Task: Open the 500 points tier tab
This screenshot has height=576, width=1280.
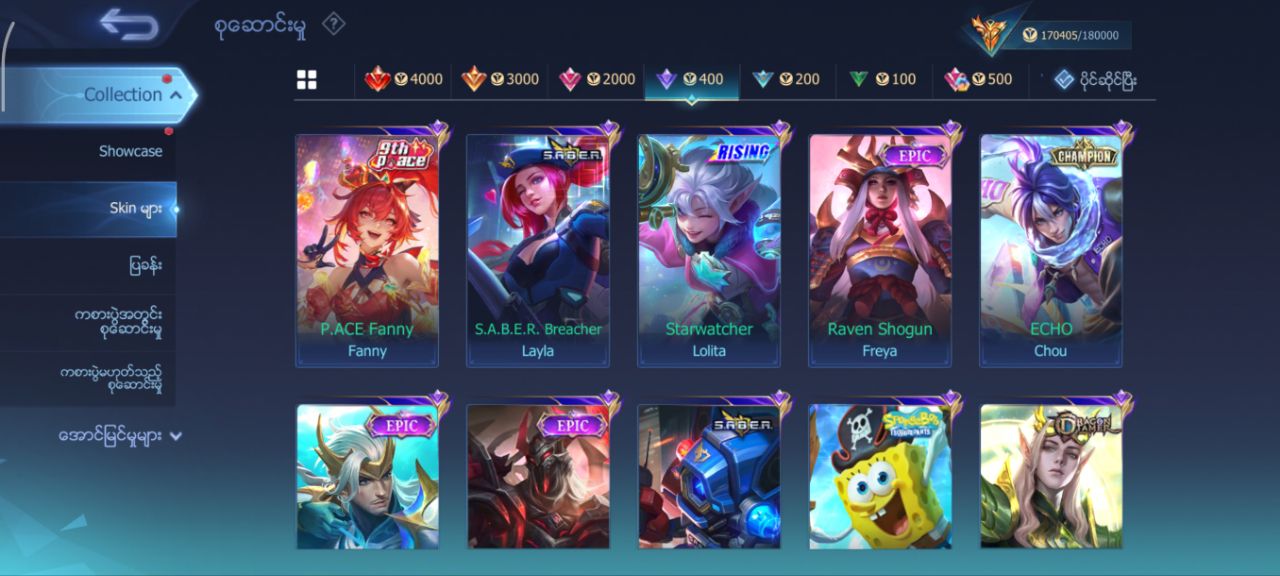Action: click(x=979, y=79)
